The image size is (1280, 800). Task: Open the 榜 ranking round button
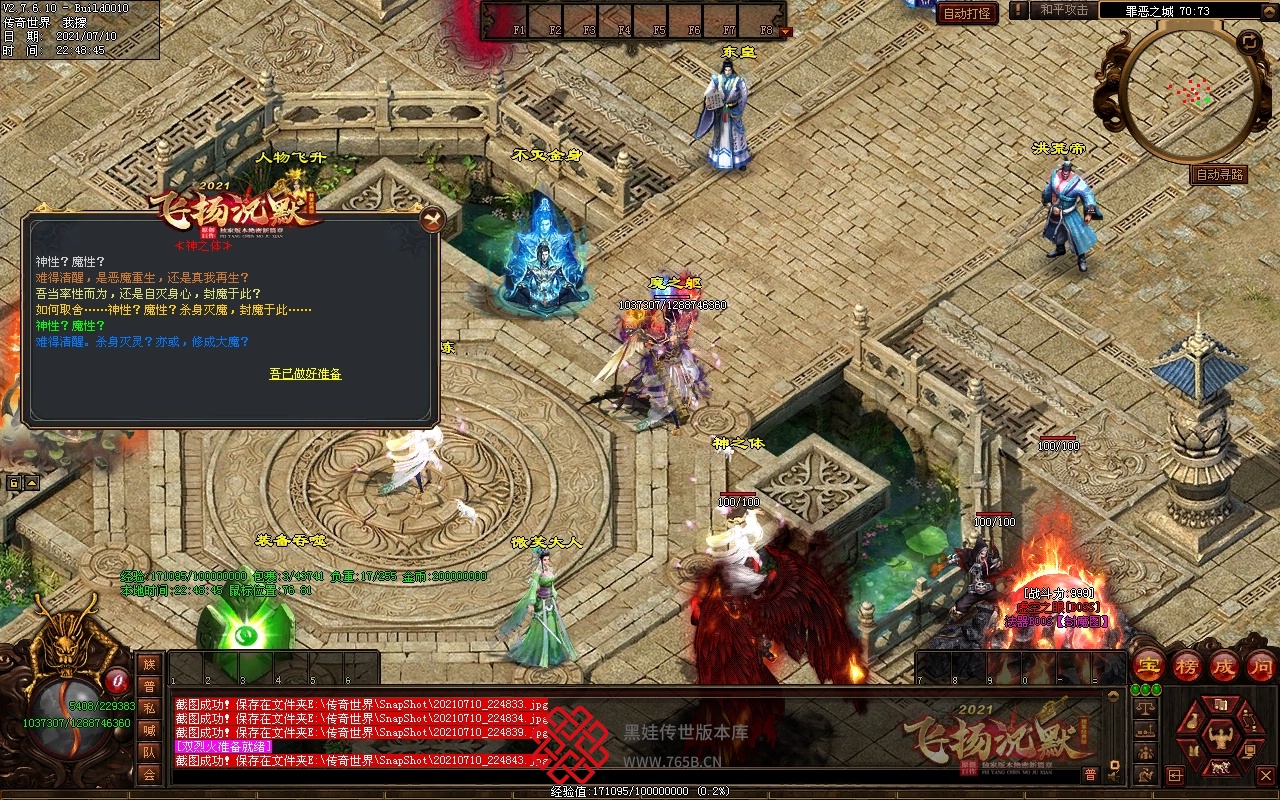tap(1187, 665)
